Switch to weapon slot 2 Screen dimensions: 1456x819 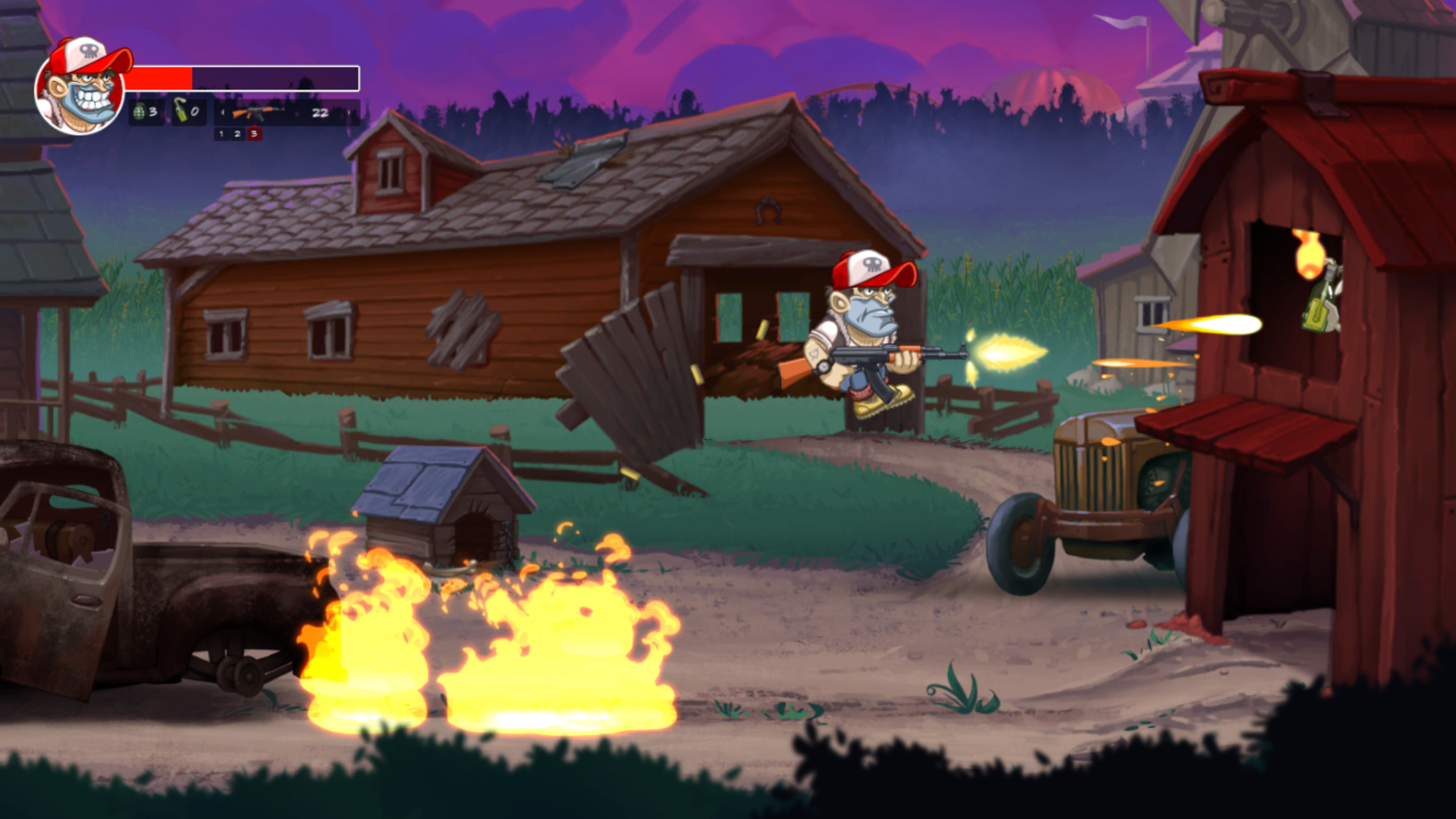pyautogui.click(x=237, y=135)
